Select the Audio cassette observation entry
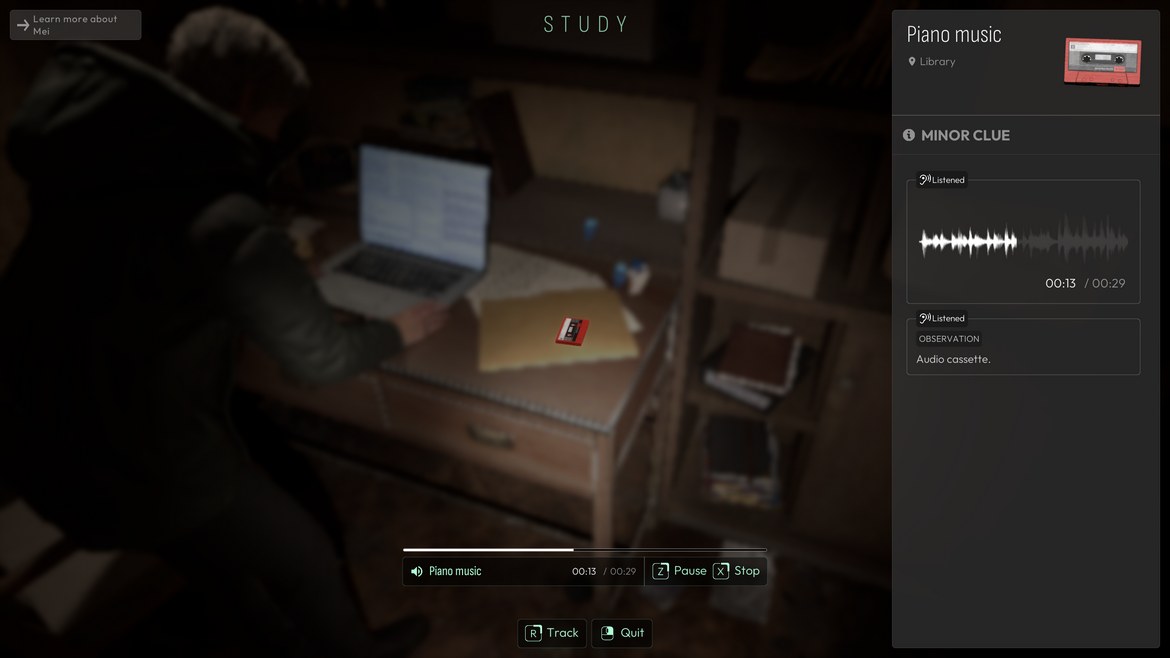This screenshot has height=658, width=1170. (x=1023, y=347)
